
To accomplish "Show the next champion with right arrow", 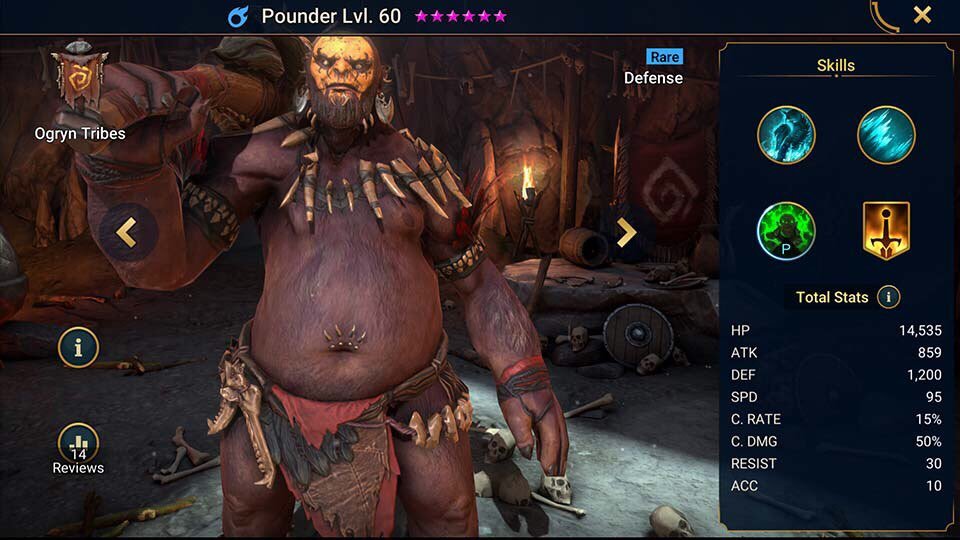I will pyautogui.click(x=626, y=233).
